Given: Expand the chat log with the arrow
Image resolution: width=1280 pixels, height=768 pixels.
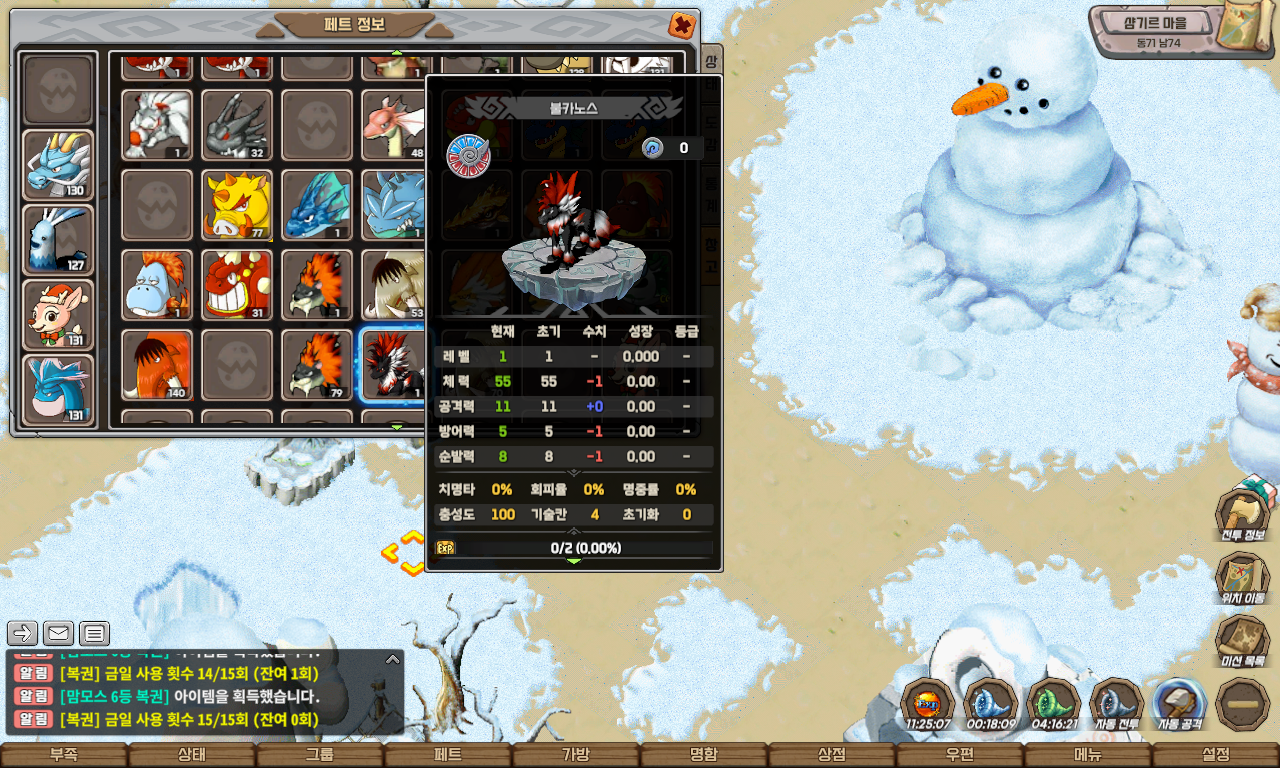Looking at the screenshot, I should pos(393,659).
